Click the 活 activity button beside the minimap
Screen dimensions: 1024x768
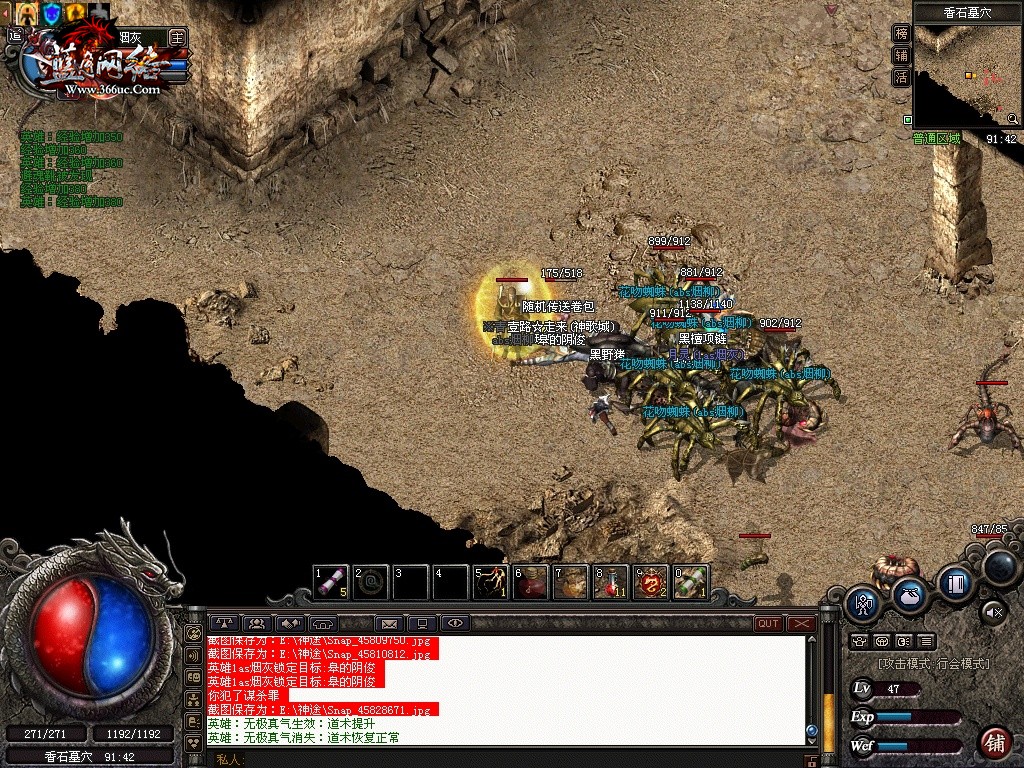pyautogui.click(x=901, y=77)
